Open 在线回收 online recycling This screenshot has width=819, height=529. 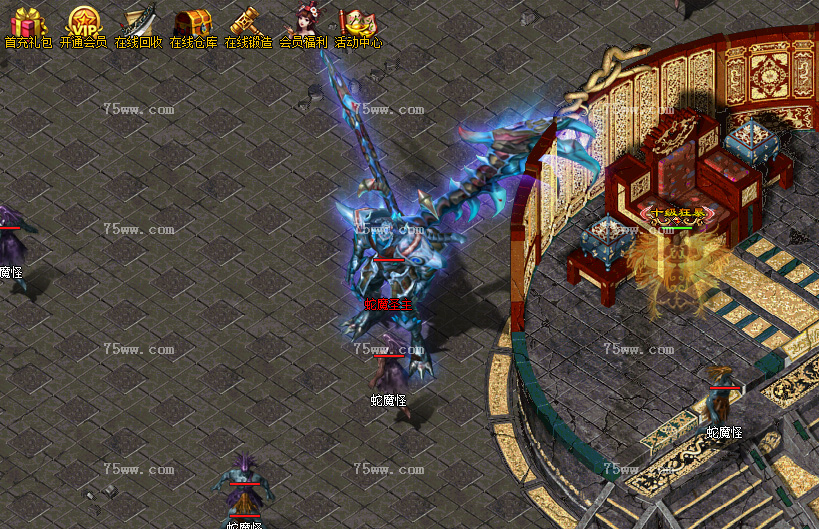138,22
